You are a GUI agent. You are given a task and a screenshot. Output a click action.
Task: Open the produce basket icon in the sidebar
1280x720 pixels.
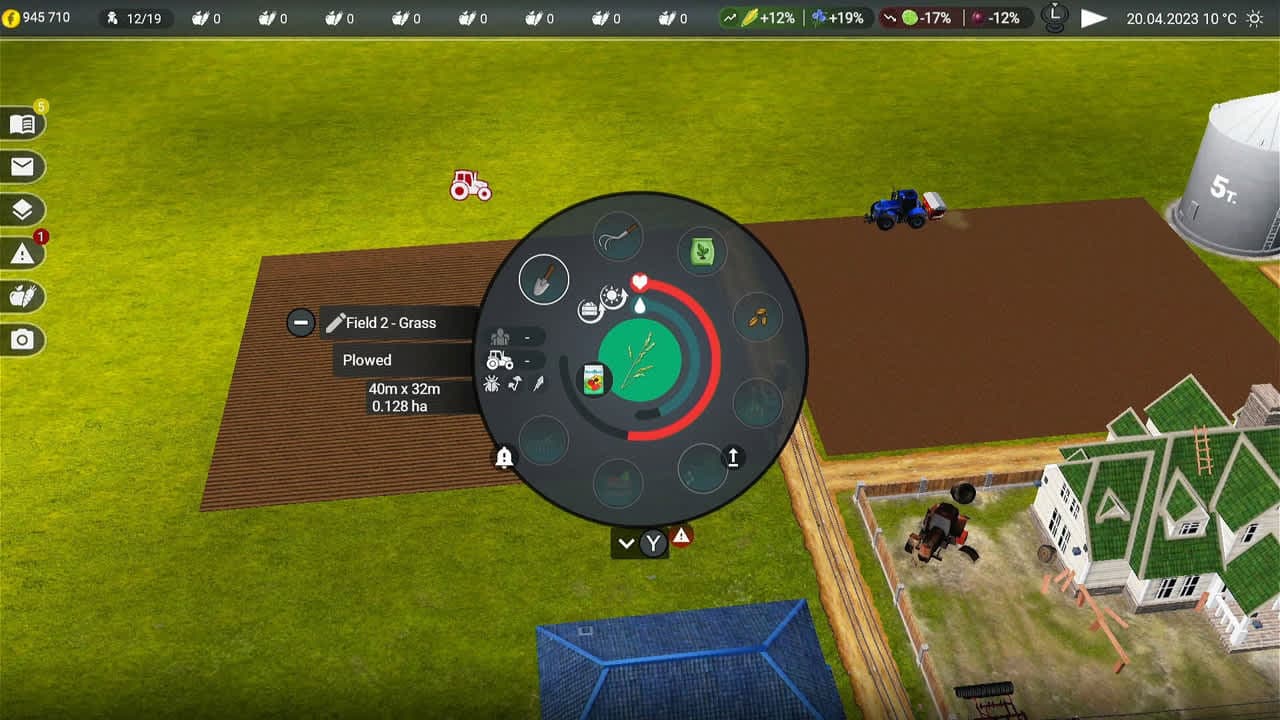click(22, 297)
